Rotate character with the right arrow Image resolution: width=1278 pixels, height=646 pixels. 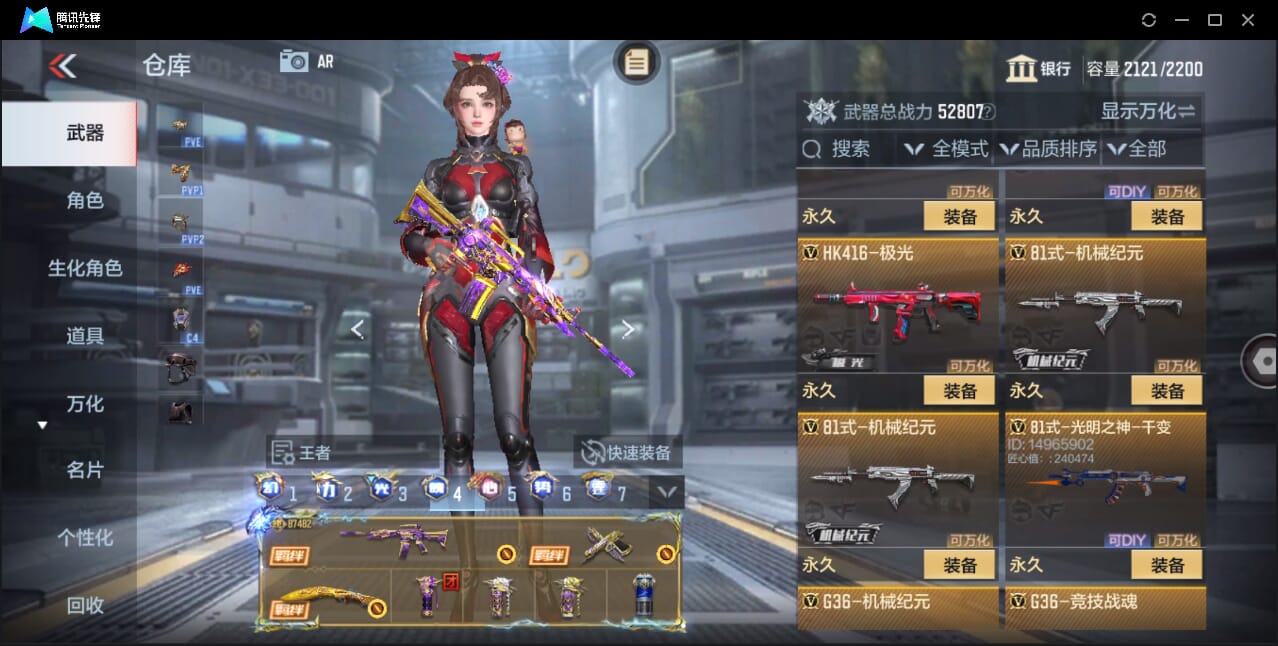pos(628,329)
